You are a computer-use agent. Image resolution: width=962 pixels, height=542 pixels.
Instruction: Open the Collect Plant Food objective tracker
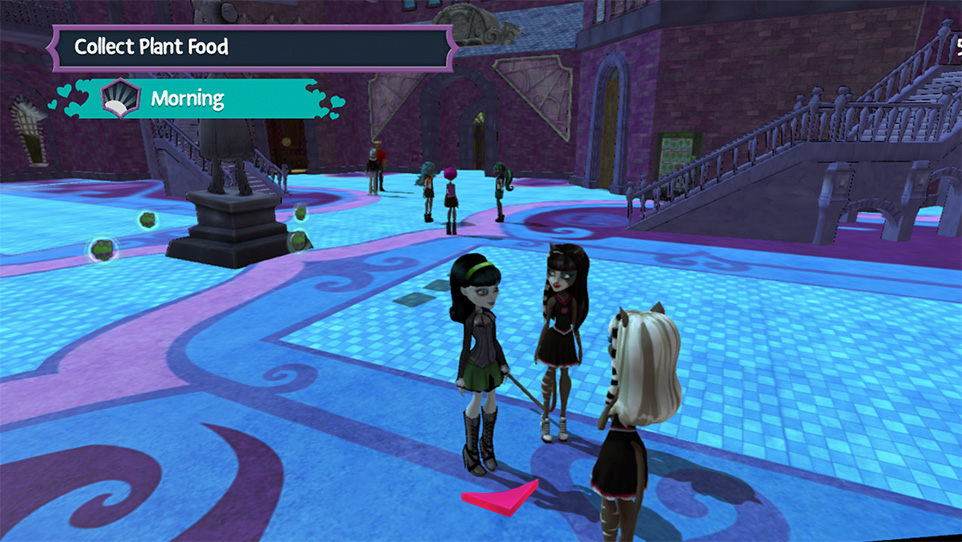click(x=250, y=47)
